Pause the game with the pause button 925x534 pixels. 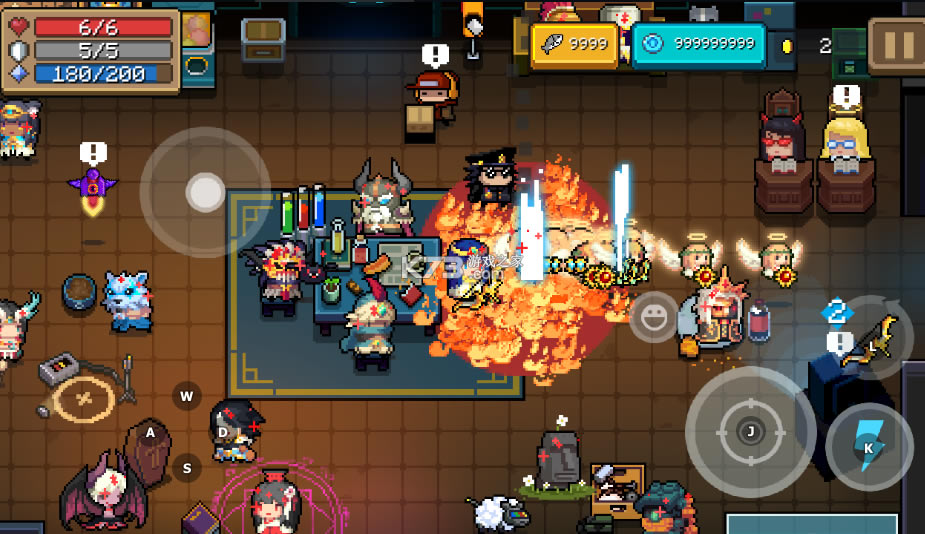click(x=896, y=45)
